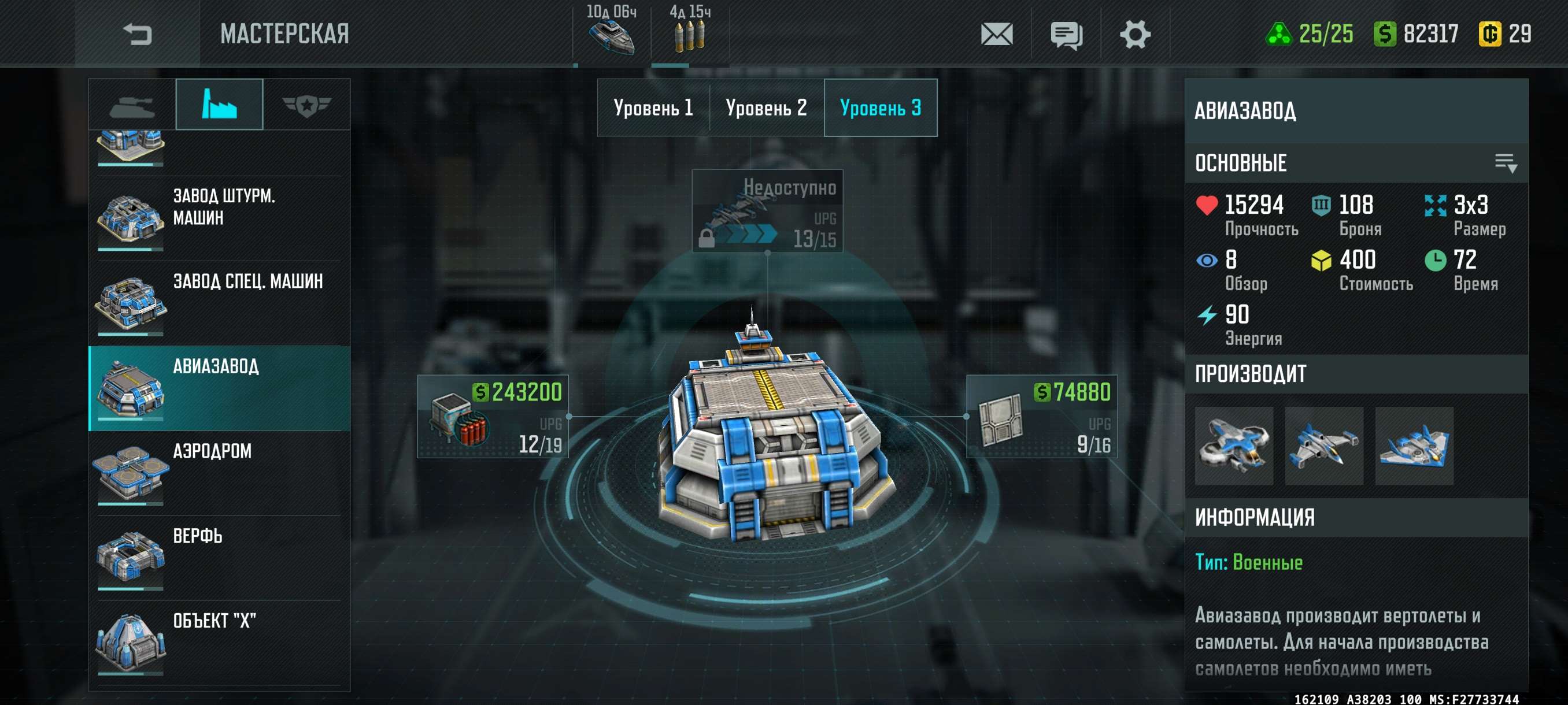Select Объект "X" in the building list
Viewport: 1568px width, 705px height.
(219, 643)
